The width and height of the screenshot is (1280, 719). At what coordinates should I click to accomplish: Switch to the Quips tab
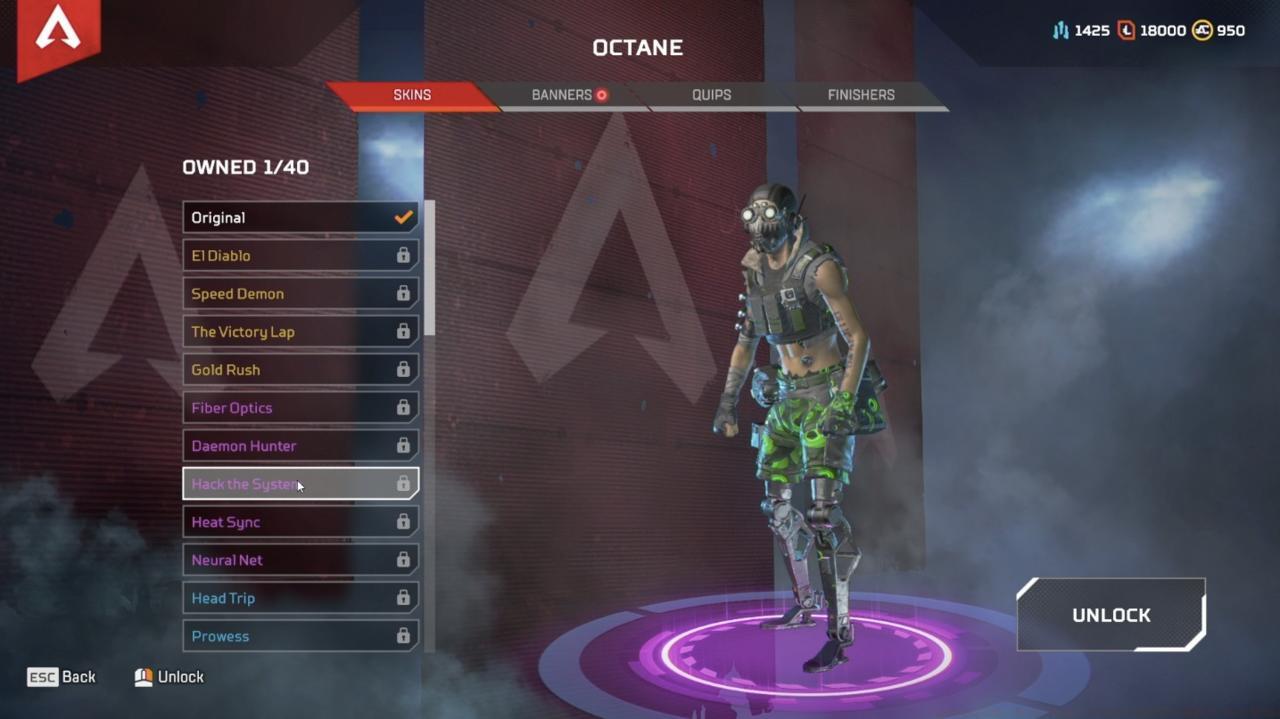pos(711,95)
